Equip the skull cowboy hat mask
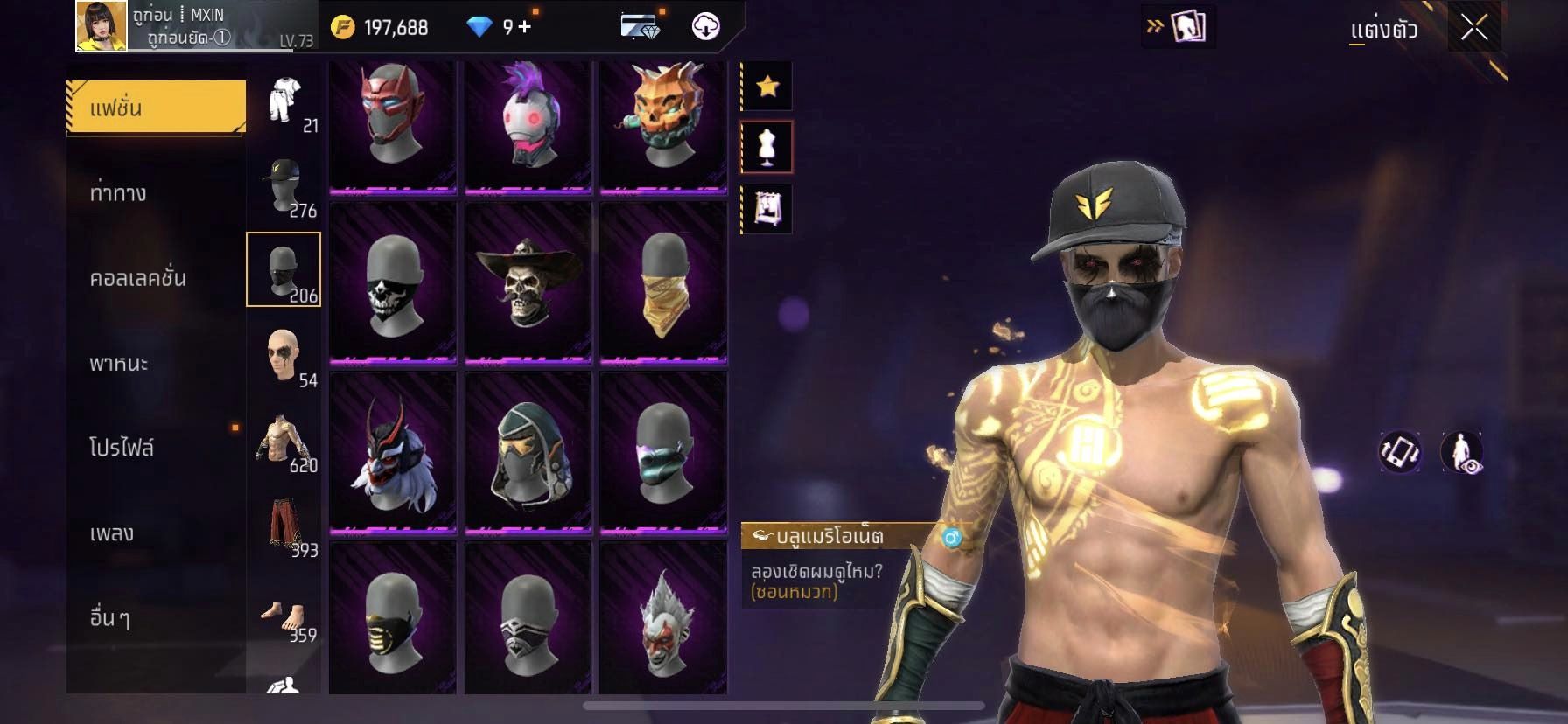 tap(528, 281)
